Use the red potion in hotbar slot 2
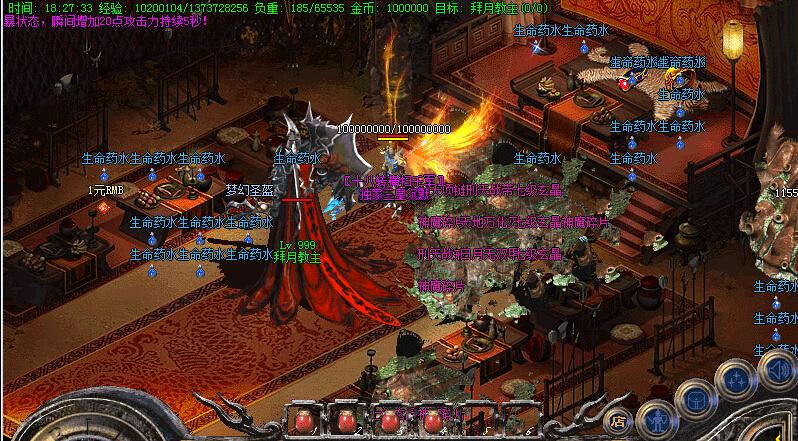The image size is (798, 441). coord(348,422)
